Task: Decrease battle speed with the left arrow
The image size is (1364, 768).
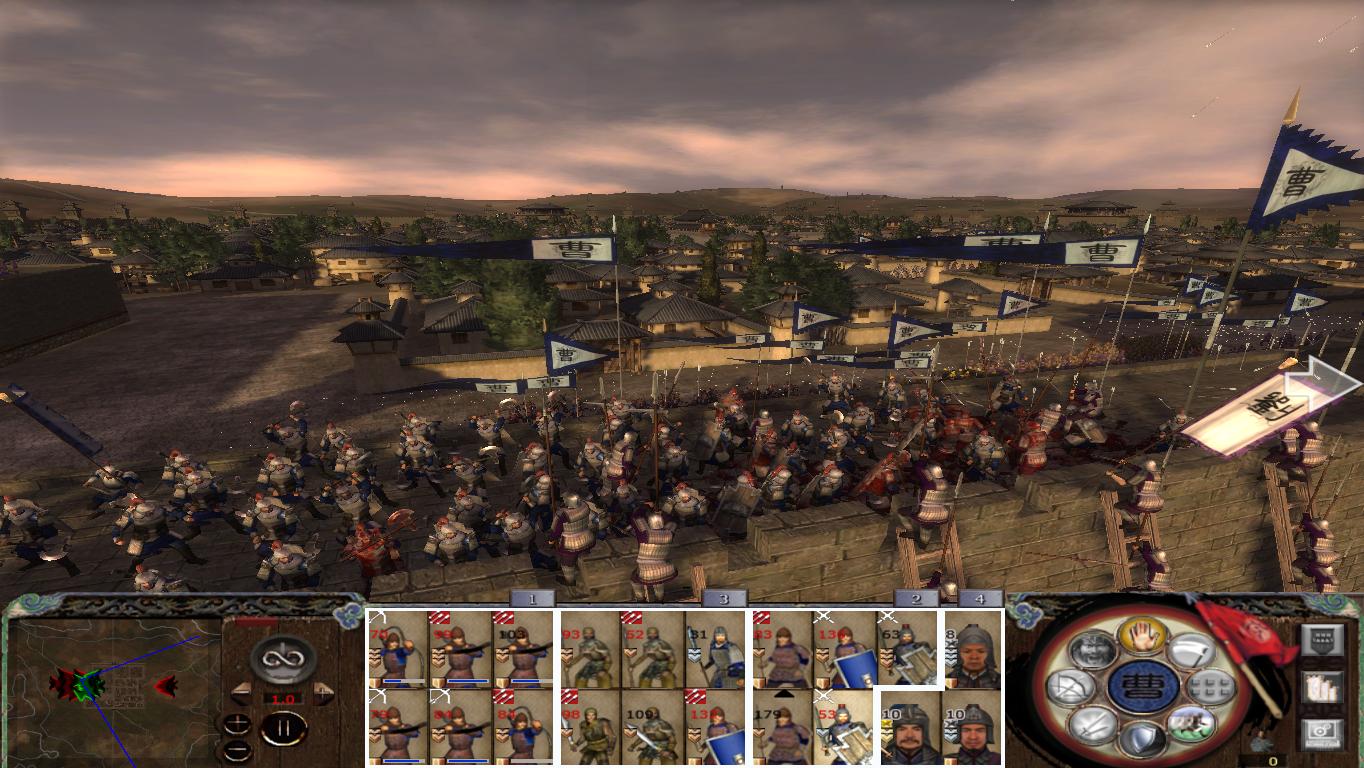Action: [x=243, y=692]
